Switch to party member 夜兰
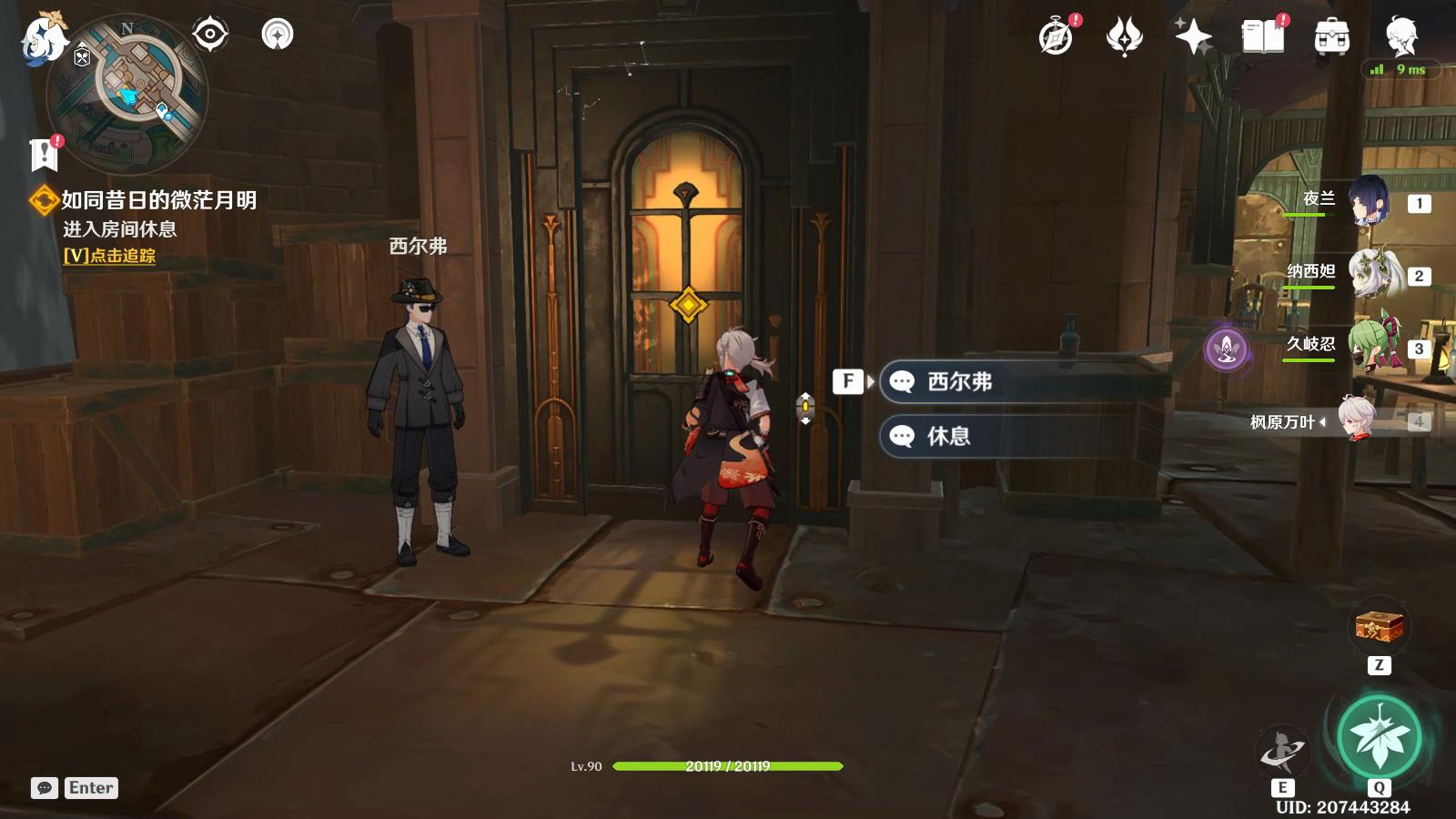Viewport: 1456px width, 819px height. (x=1367, y=201)
